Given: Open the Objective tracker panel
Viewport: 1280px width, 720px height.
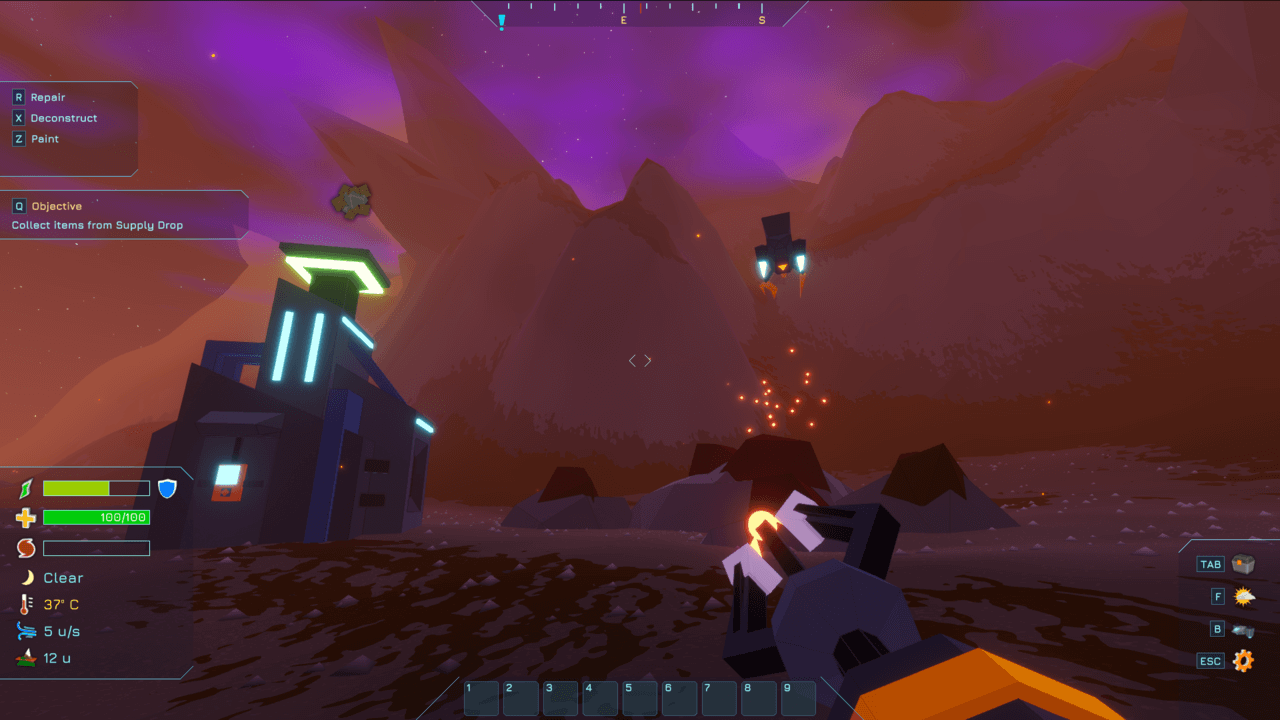Looking at the screenshot, I should [56, 206].
